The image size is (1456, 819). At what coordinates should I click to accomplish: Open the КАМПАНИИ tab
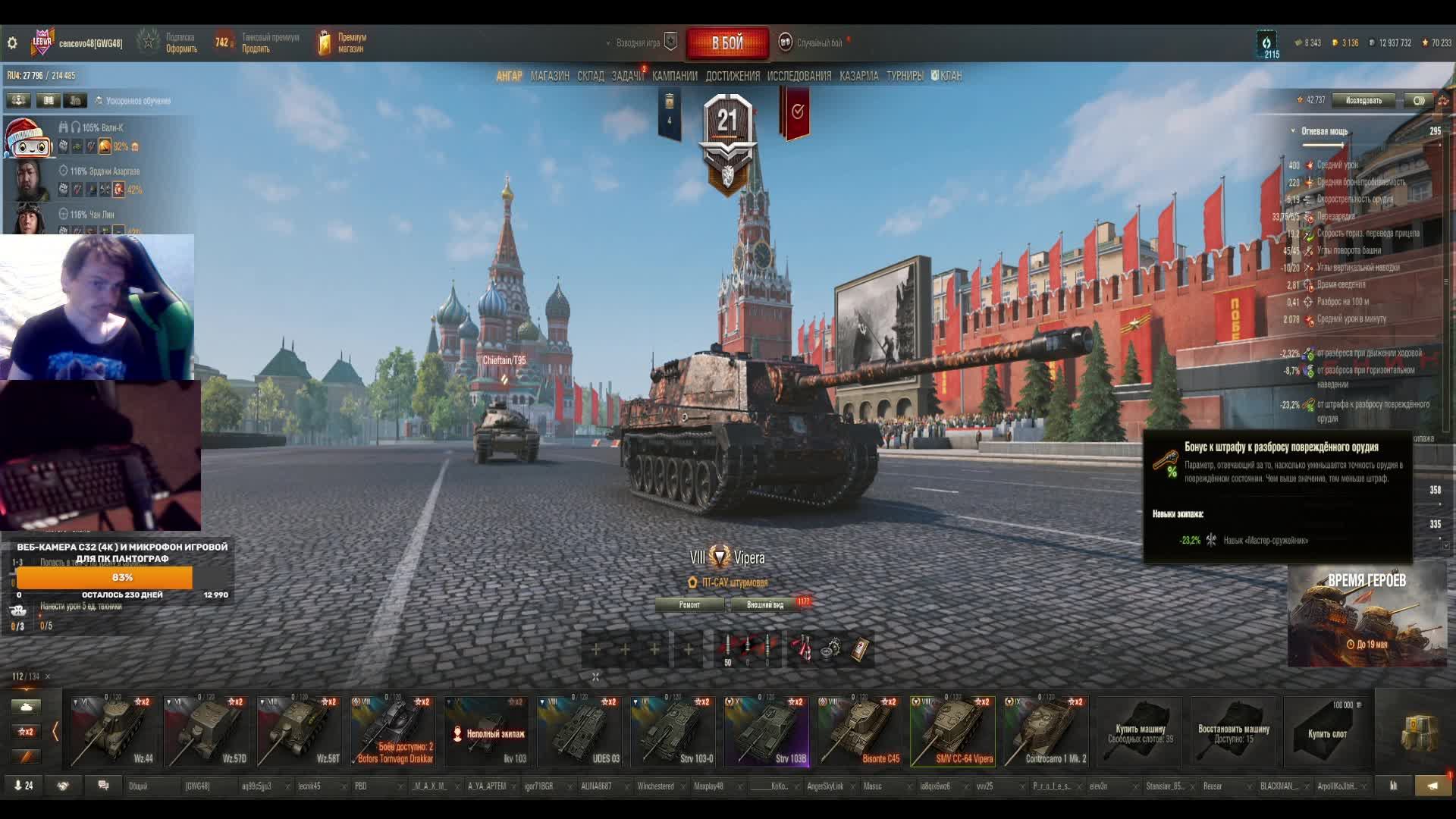[674, 76]
